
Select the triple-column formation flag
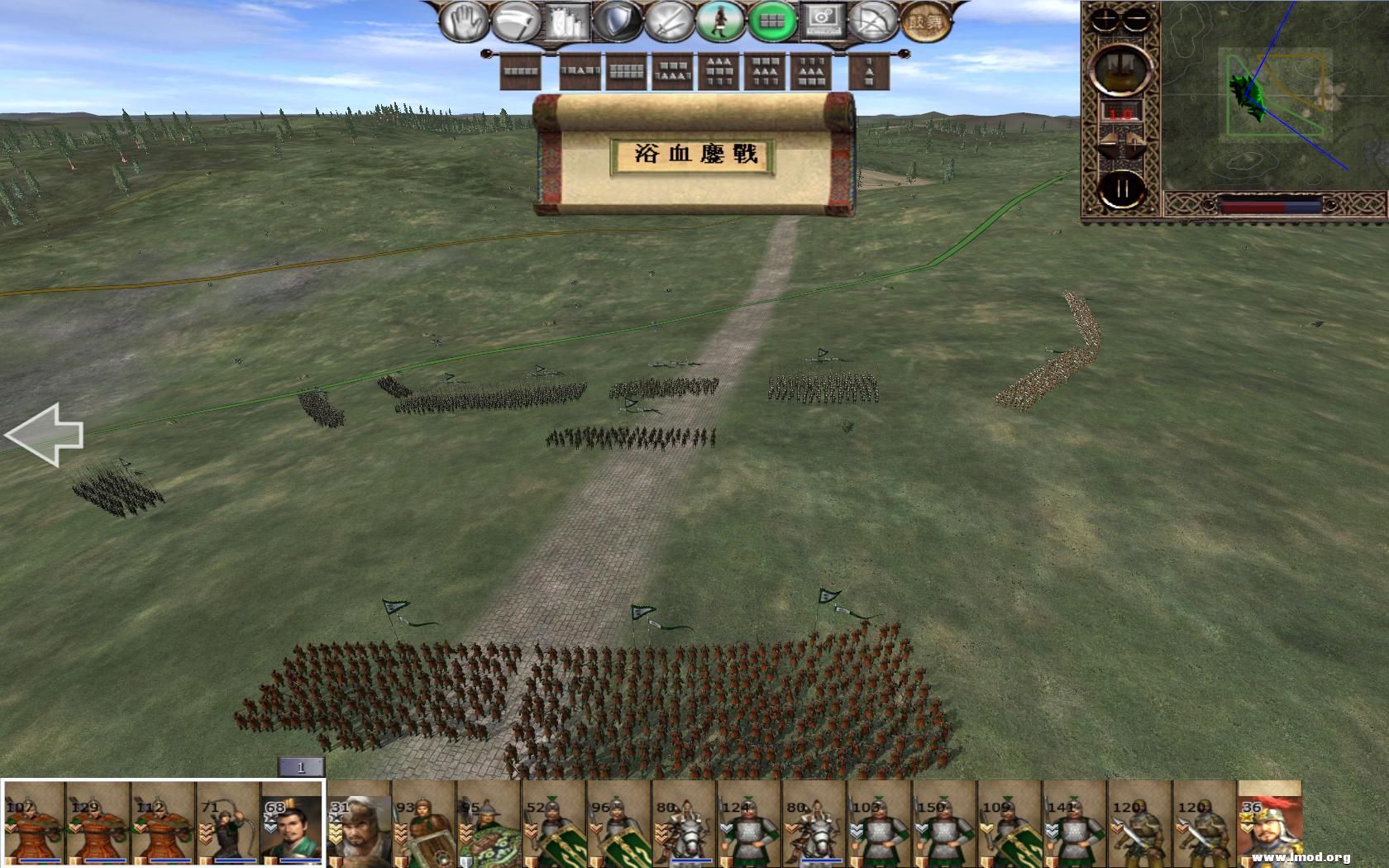tap(809, 70)
